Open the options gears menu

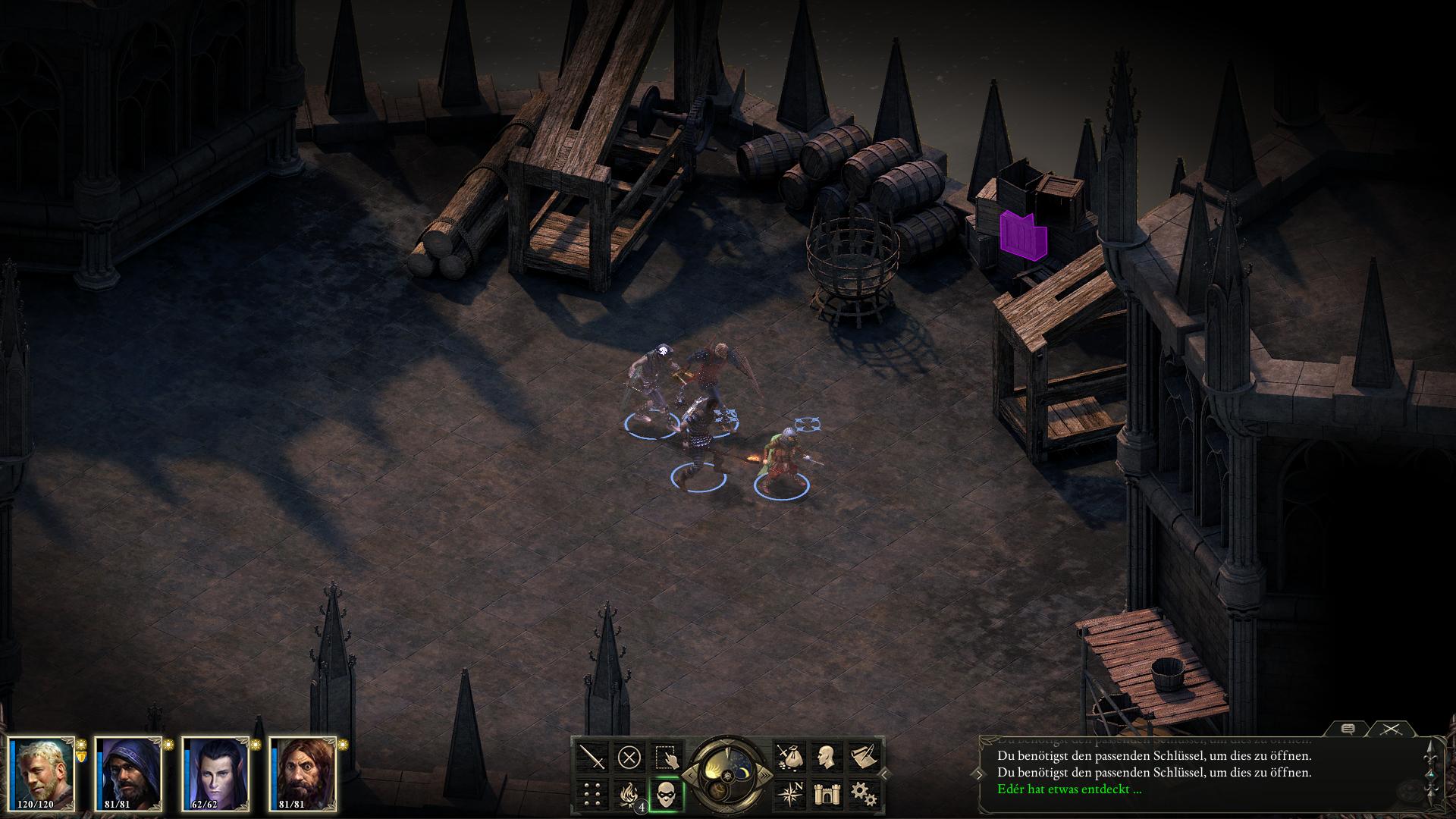(x=863, y=794)
